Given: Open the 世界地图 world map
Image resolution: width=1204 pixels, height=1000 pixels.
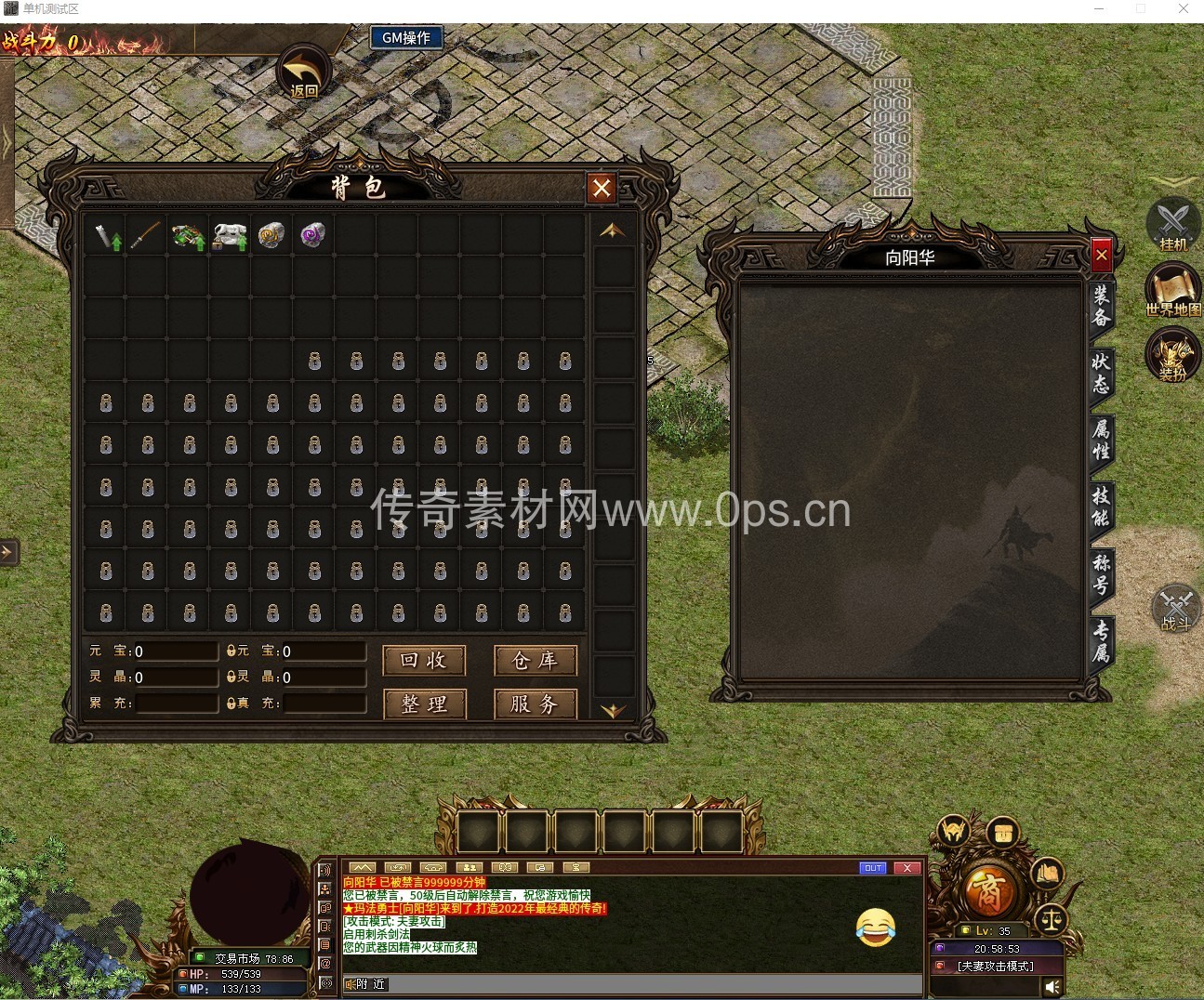Looking at the screenshot, I should (1172, 290).
